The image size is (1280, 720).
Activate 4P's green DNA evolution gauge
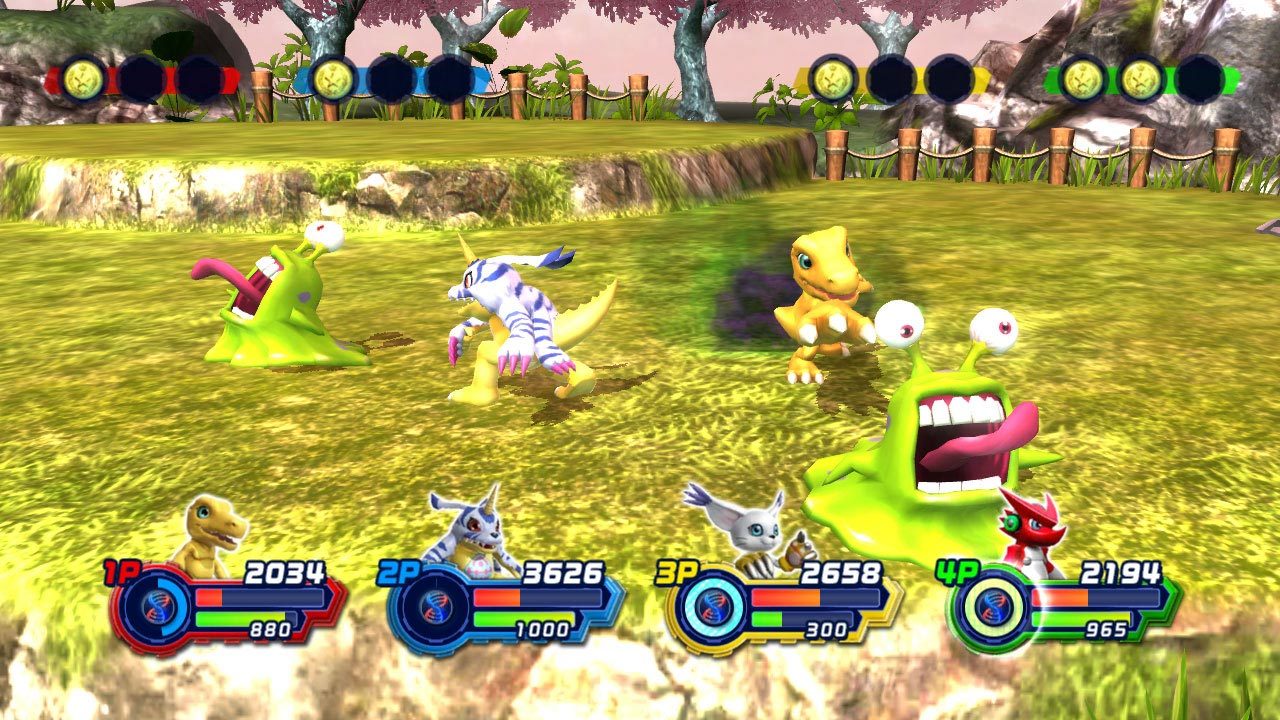(989, 607)
